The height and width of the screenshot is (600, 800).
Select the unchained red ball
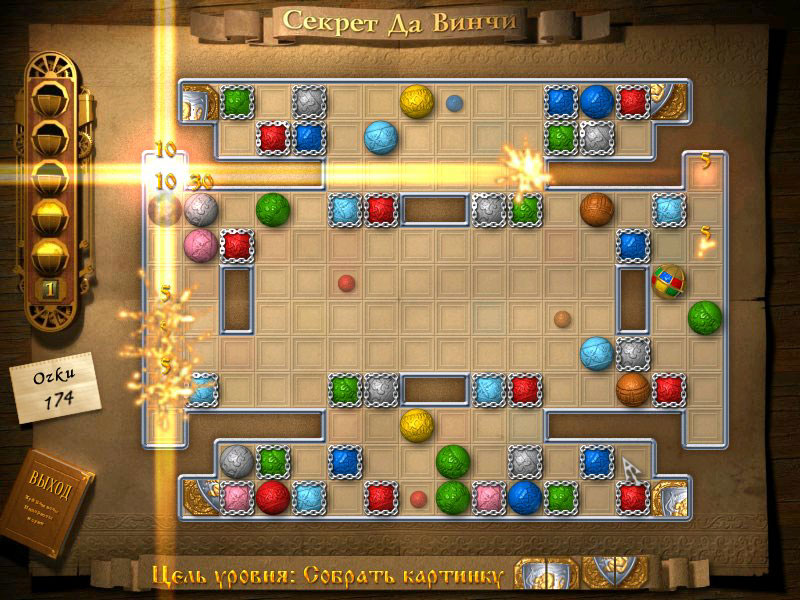[272, 495]
